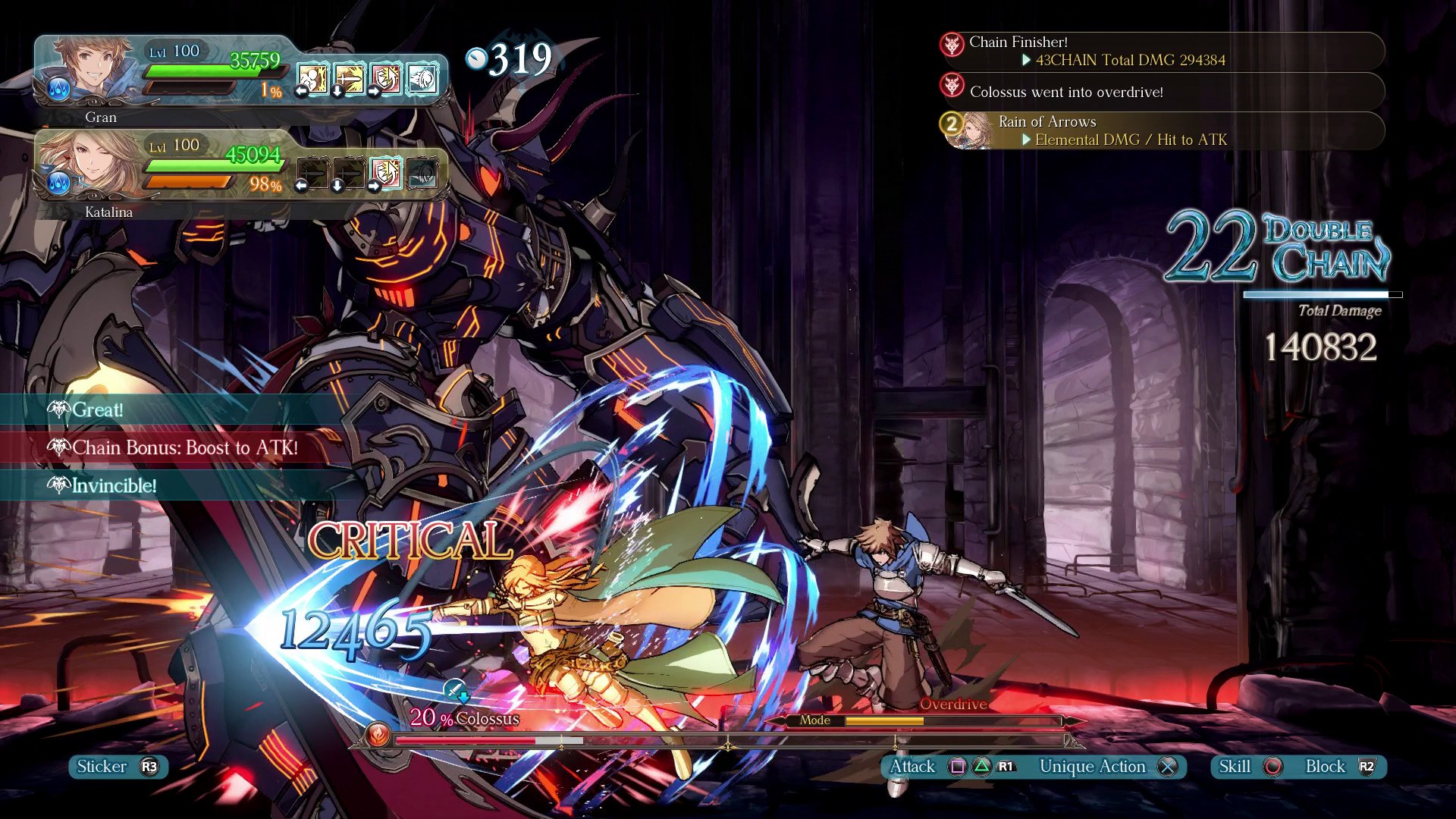Select Gran's first ally-assist skill icon
The width and height of the screenshot is (1456, 819).
click(x=312, y=79)
